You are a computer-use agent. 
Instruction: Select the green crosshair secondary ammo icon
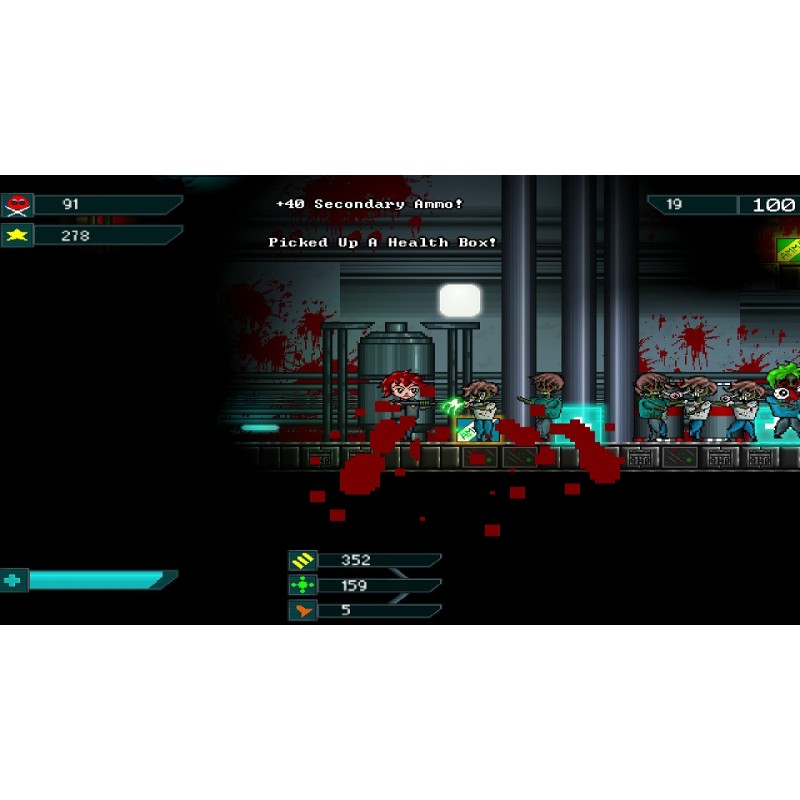302,585
